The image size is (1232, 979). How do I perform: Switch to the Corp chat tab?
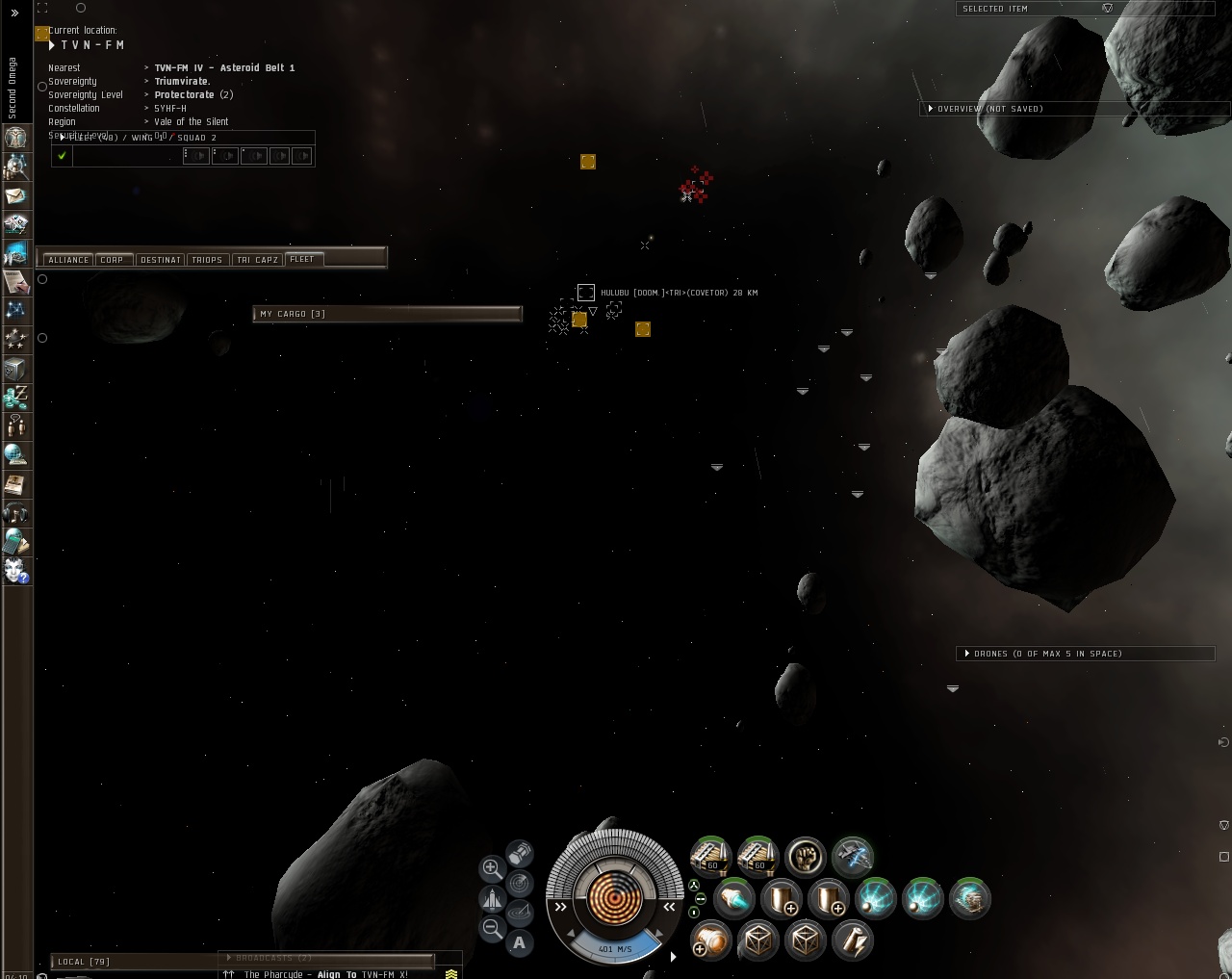pos(113,260)
